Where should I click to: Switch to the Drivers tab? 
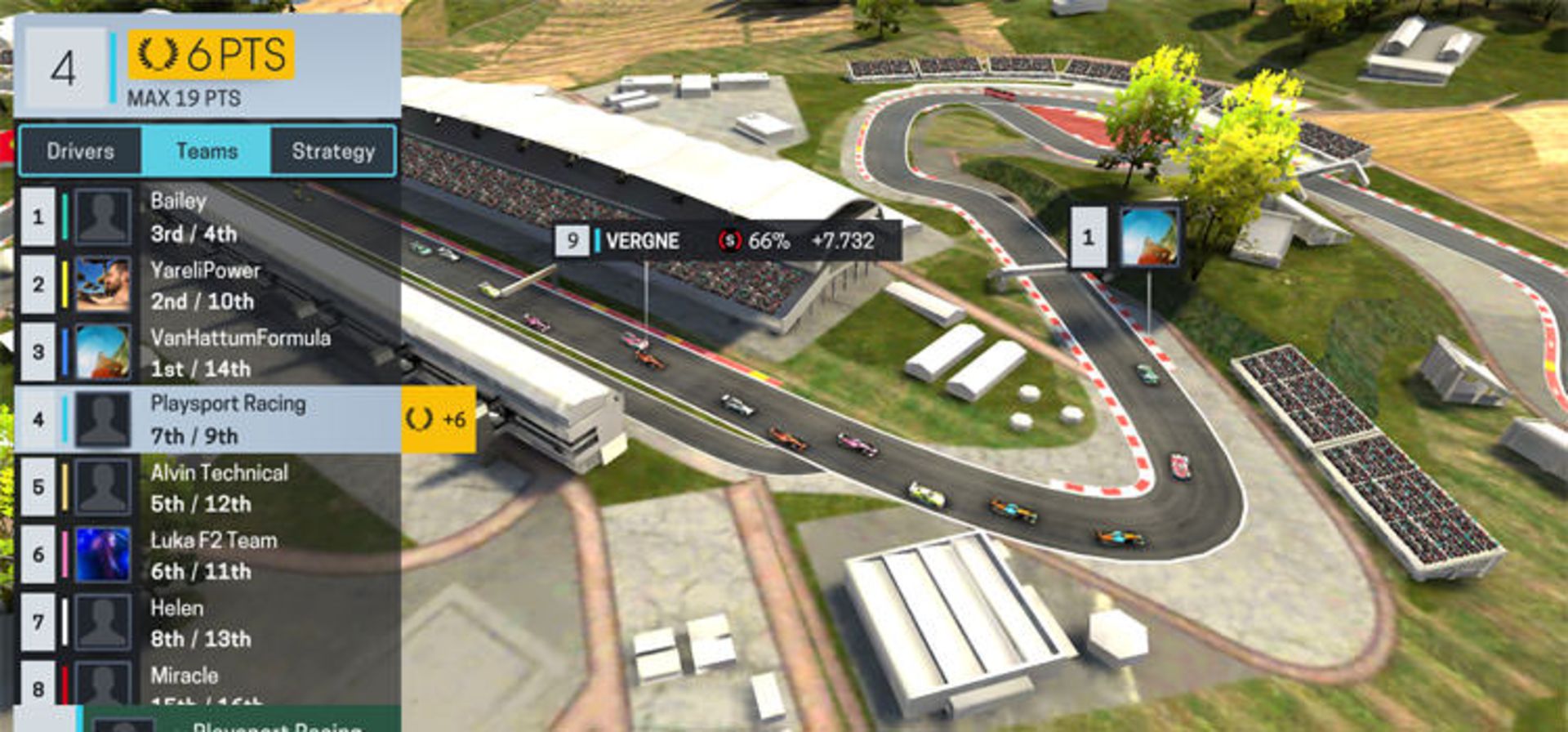tap(80, 151)
